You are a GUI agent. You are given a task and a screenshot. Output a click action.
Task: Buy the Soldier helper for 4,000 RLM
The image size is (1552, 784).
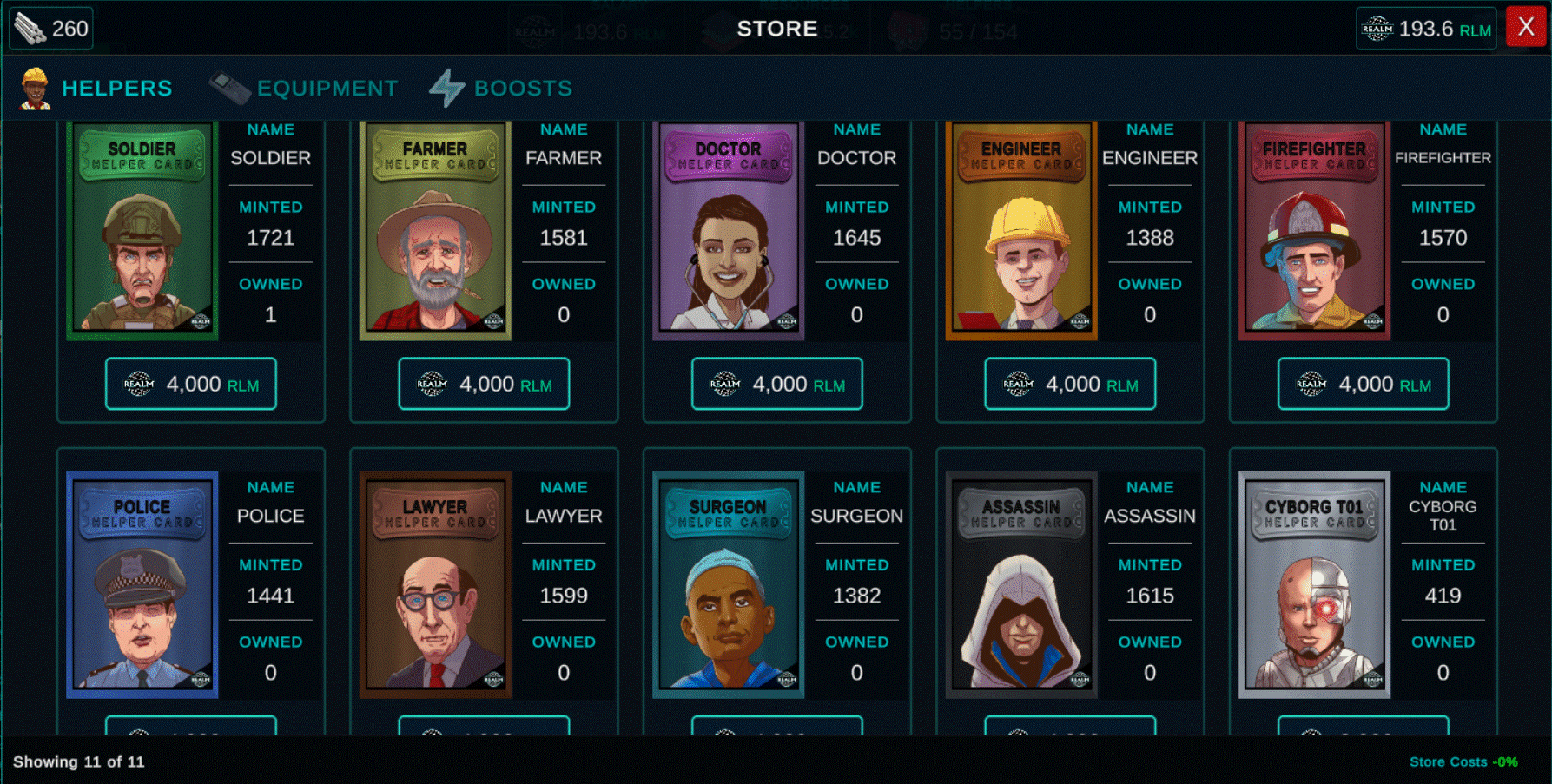191,384
